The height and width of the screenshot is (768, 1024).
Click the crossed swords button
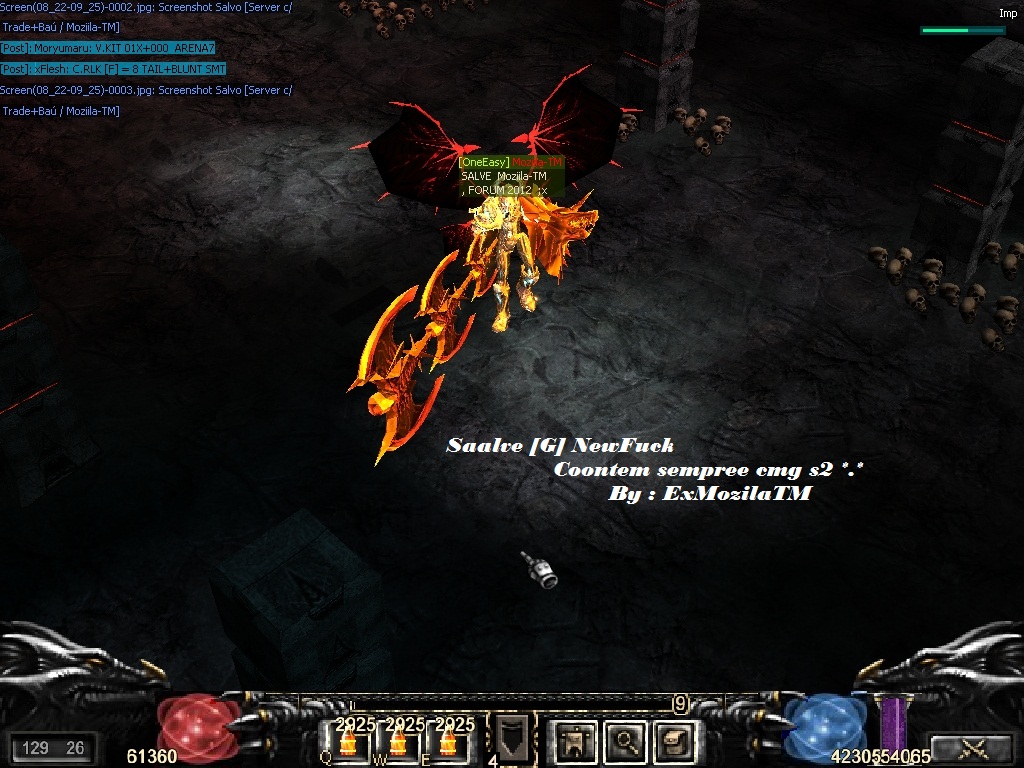click(x=972, y=747)
